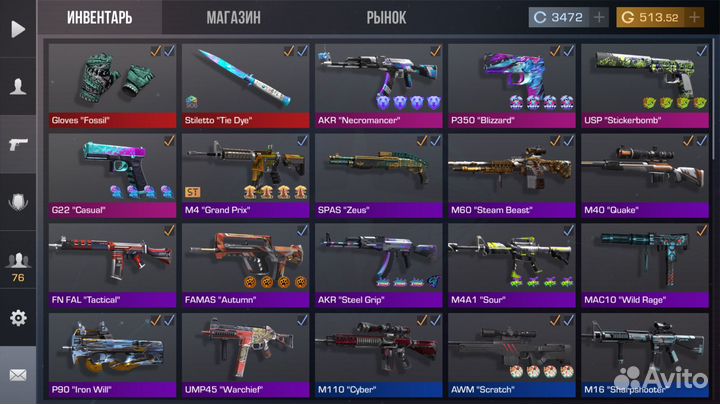Pick the P350 "Blizzard" pistol

tap(511, 84)
